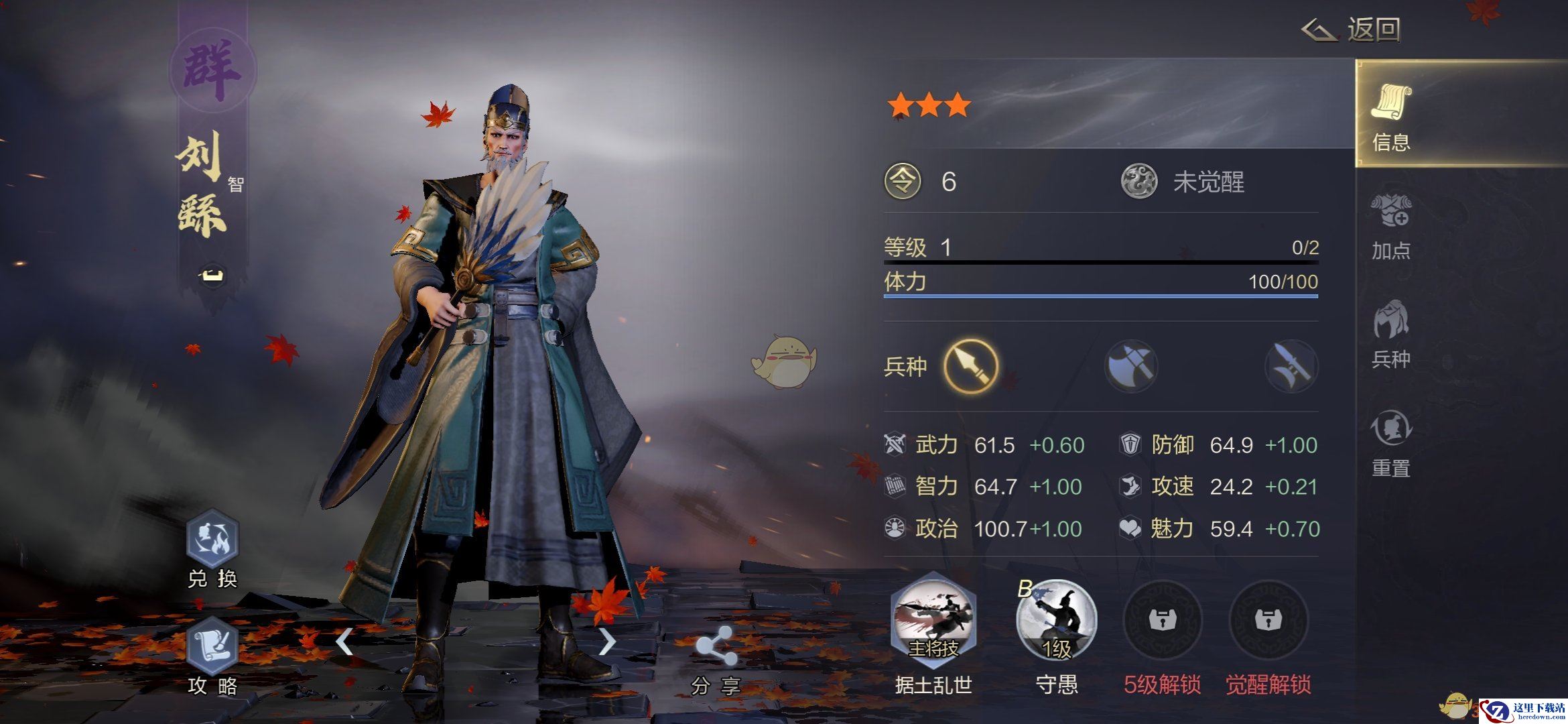
Task: Open the 攻略 strategy guide
Action: pyautogui.click(x=212, y=647)
